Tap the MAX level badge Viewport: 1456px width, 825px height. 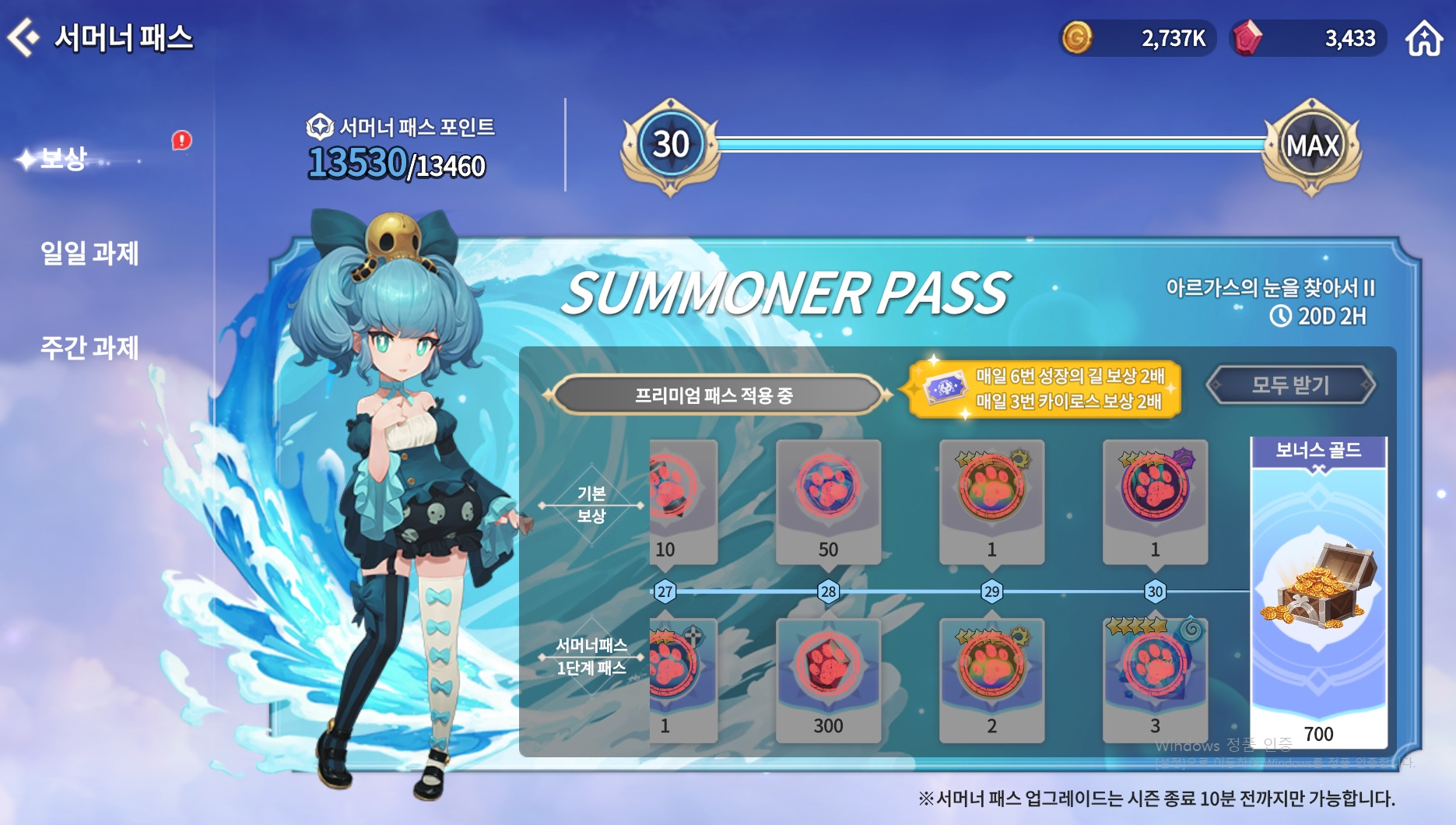[1312, 146]
